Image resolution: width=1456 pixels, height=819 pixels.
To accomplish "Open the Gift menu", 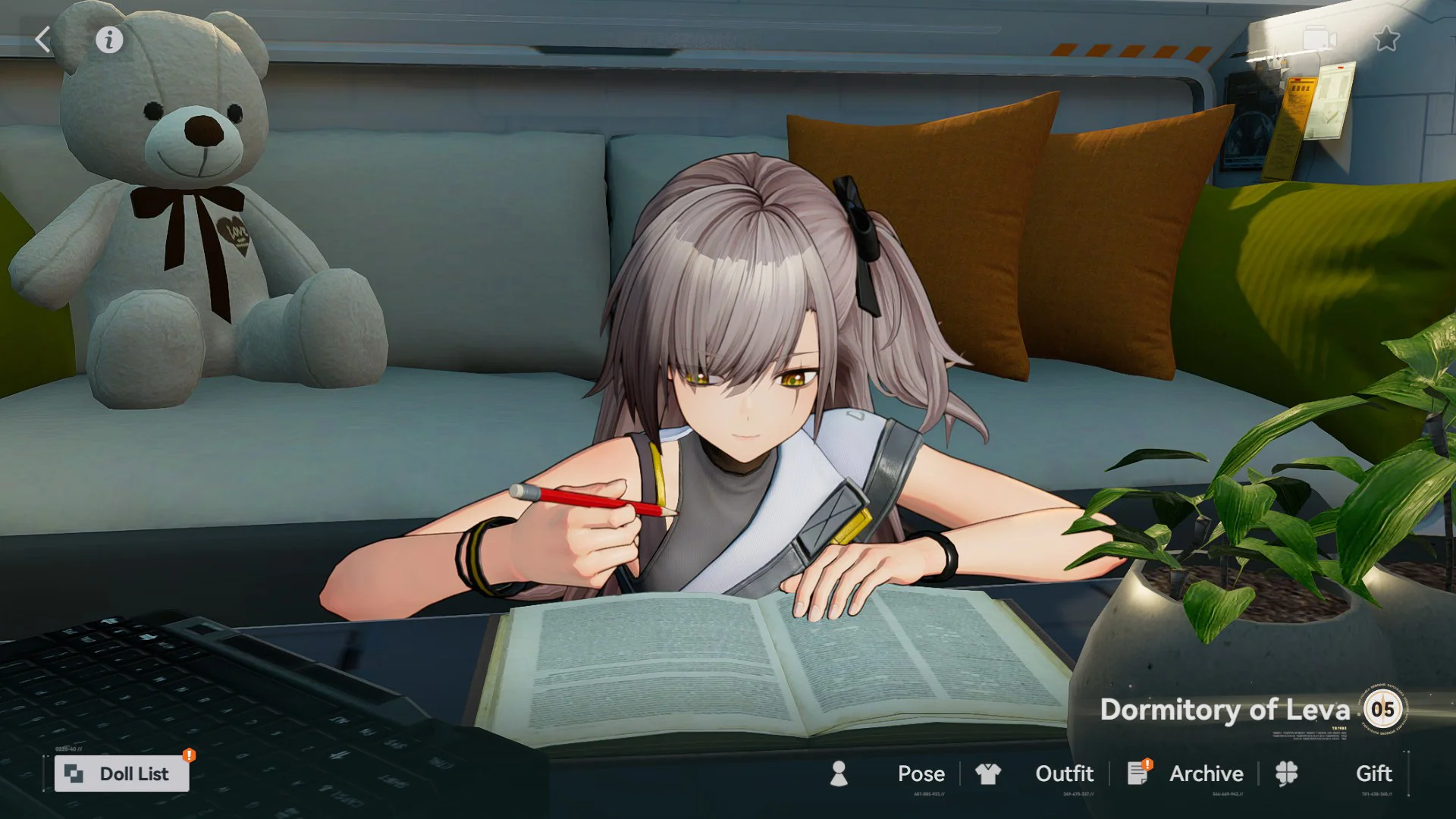I will click(x=1373, y=773).
